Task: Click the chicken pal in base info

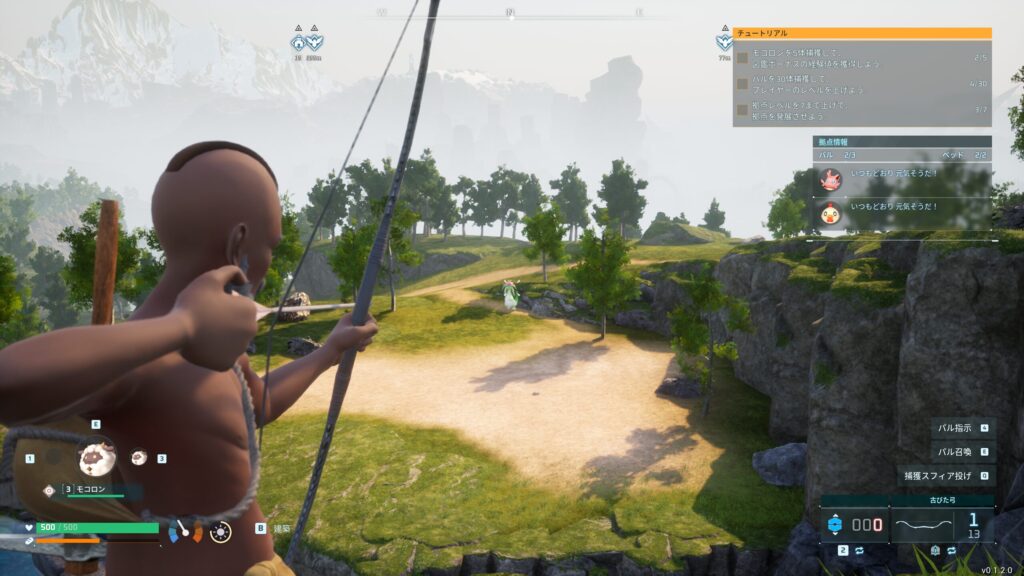Action: (x=830, y=212)
